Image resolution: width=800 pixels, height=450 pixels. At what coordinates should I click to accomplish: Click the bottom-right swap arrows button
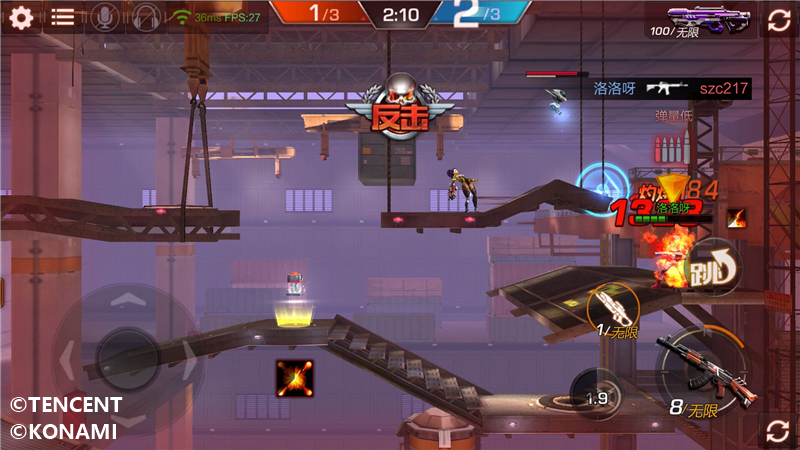coord(778,431)
